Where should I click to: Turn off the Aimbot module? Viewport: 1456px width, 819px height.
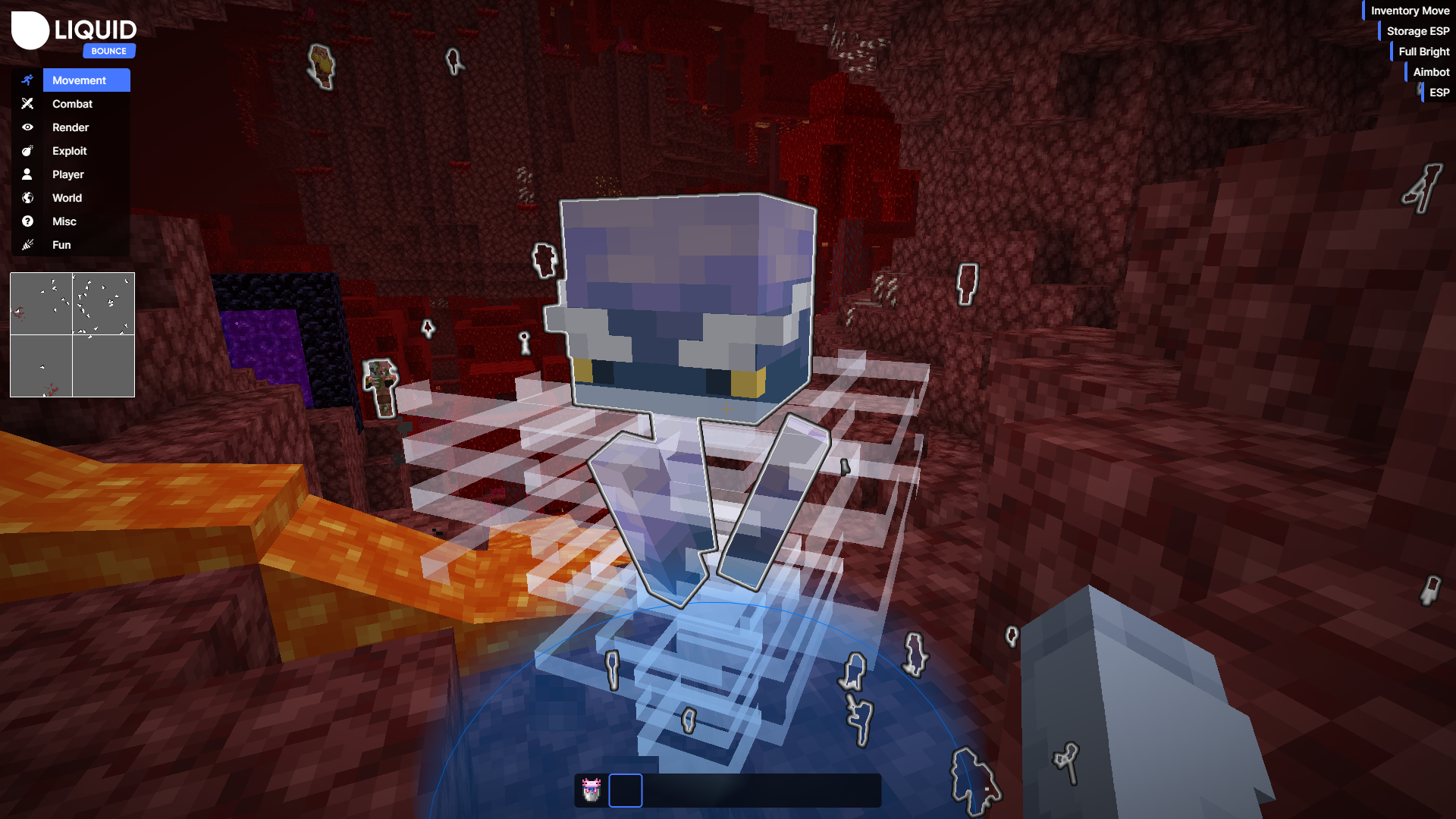pos(1430,71)
